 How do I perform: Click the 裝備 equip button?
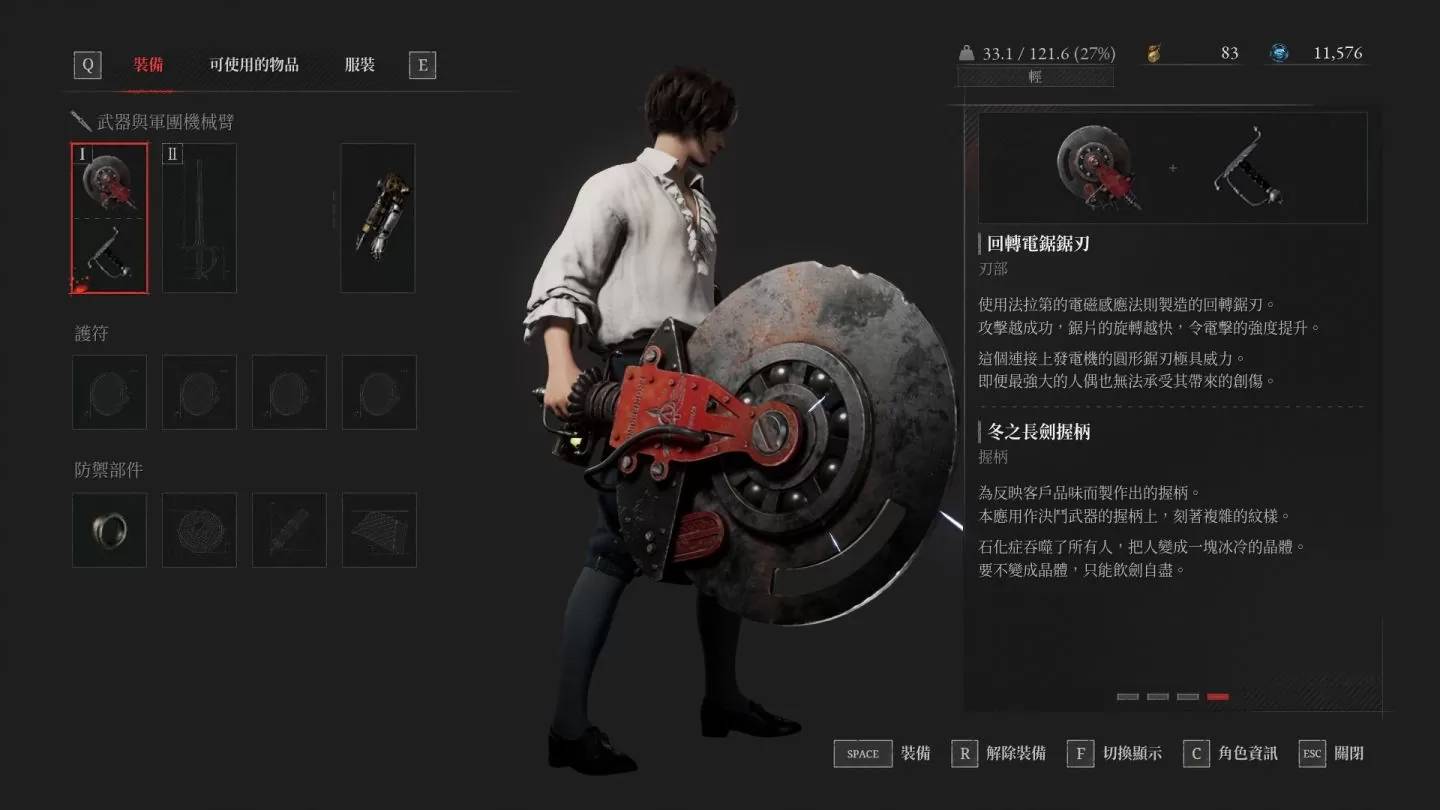pyautogui.click(x=882, y=753)
